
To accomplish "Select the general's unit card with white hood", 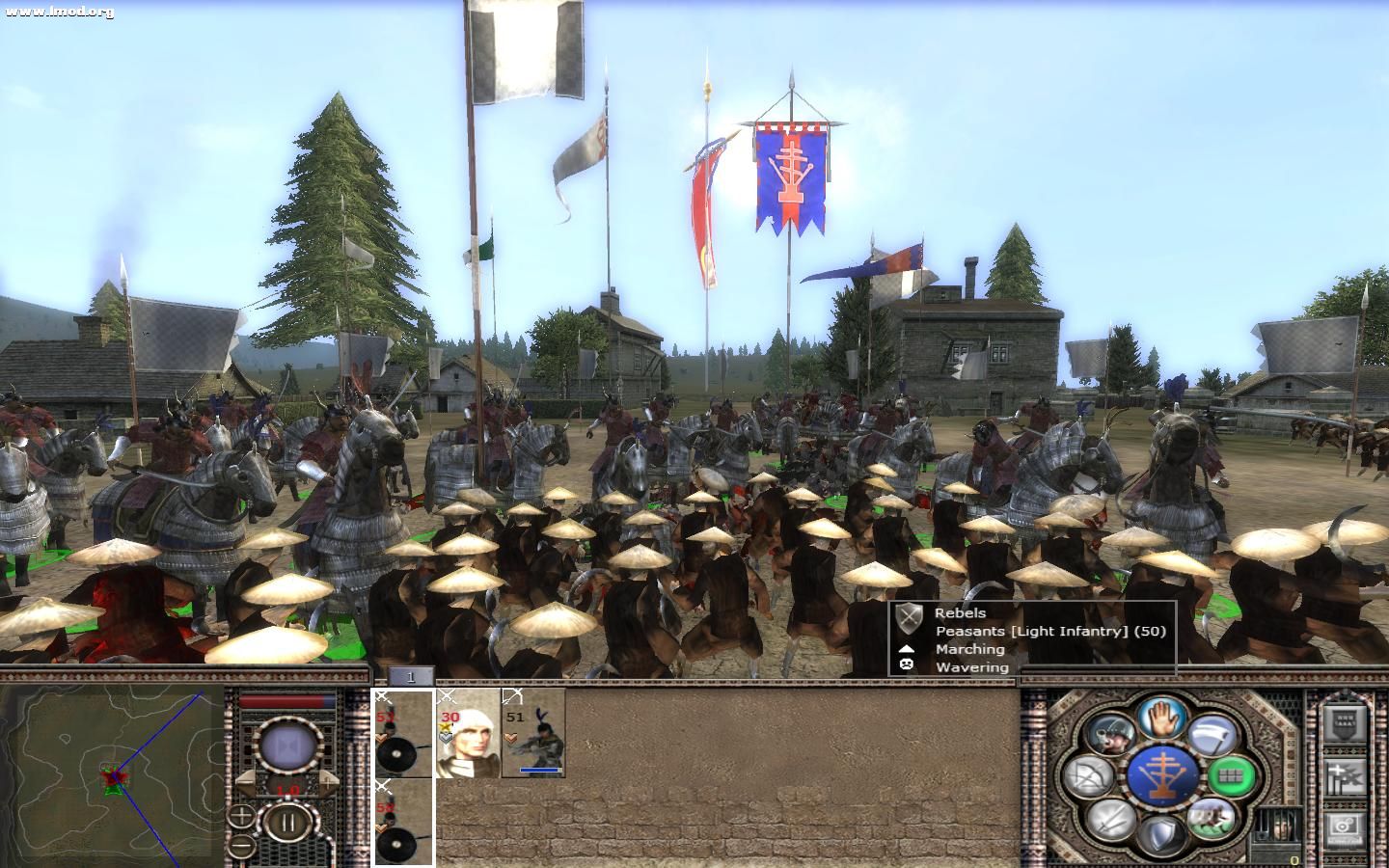I will [468, 733].
